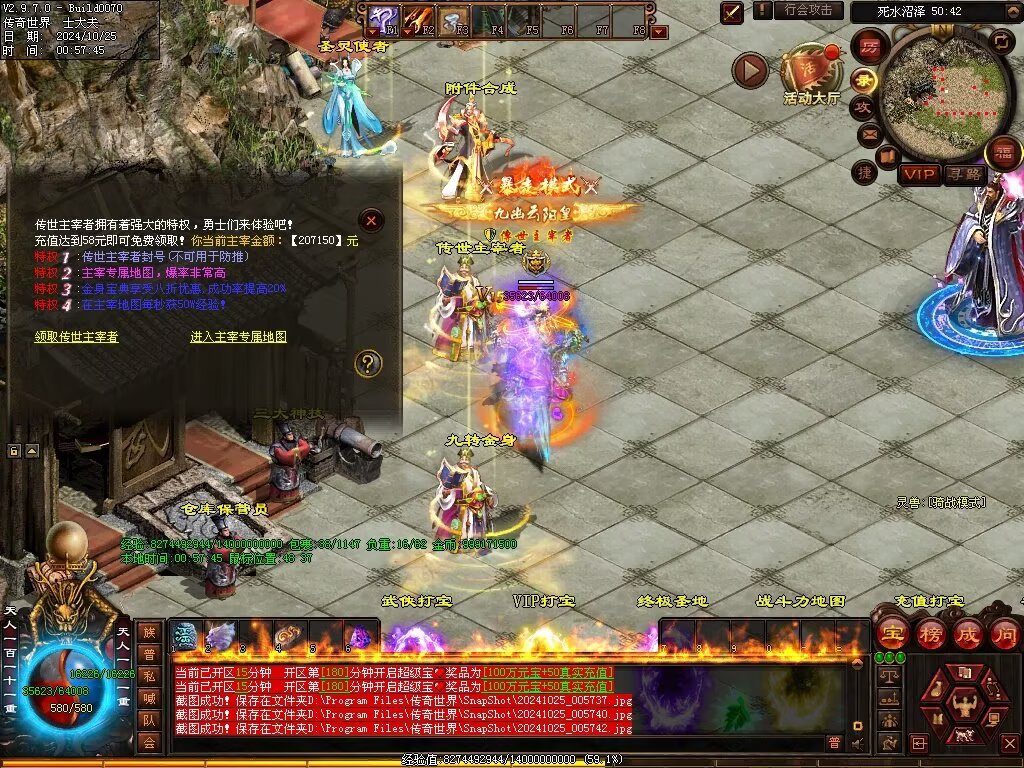Toggle the crossed sword icon at top
The width and height of the screenshot is (1024, 768).
tap(732, 12)
